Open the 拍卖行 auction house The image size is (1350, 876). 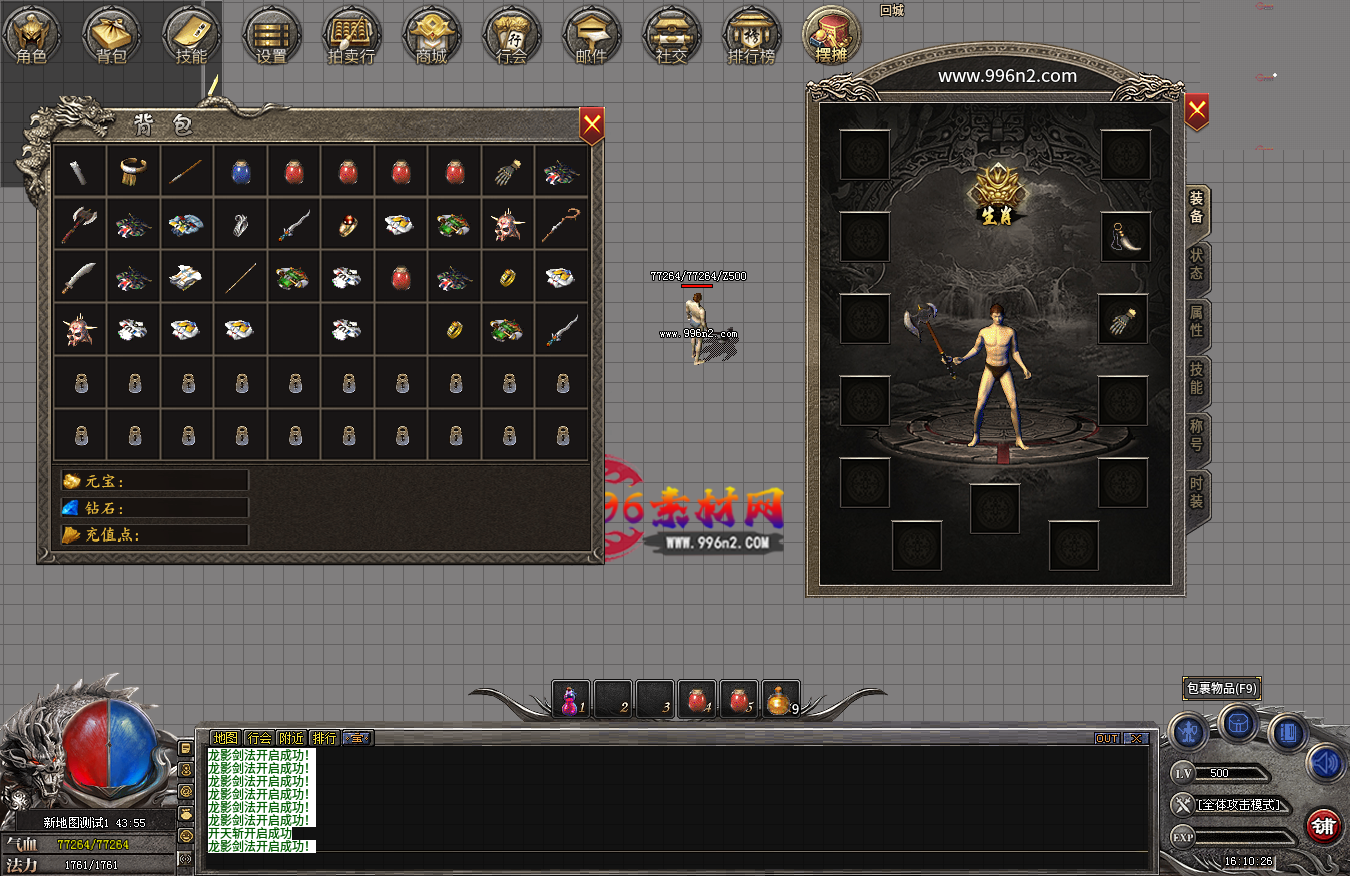(x=351, y=36)
